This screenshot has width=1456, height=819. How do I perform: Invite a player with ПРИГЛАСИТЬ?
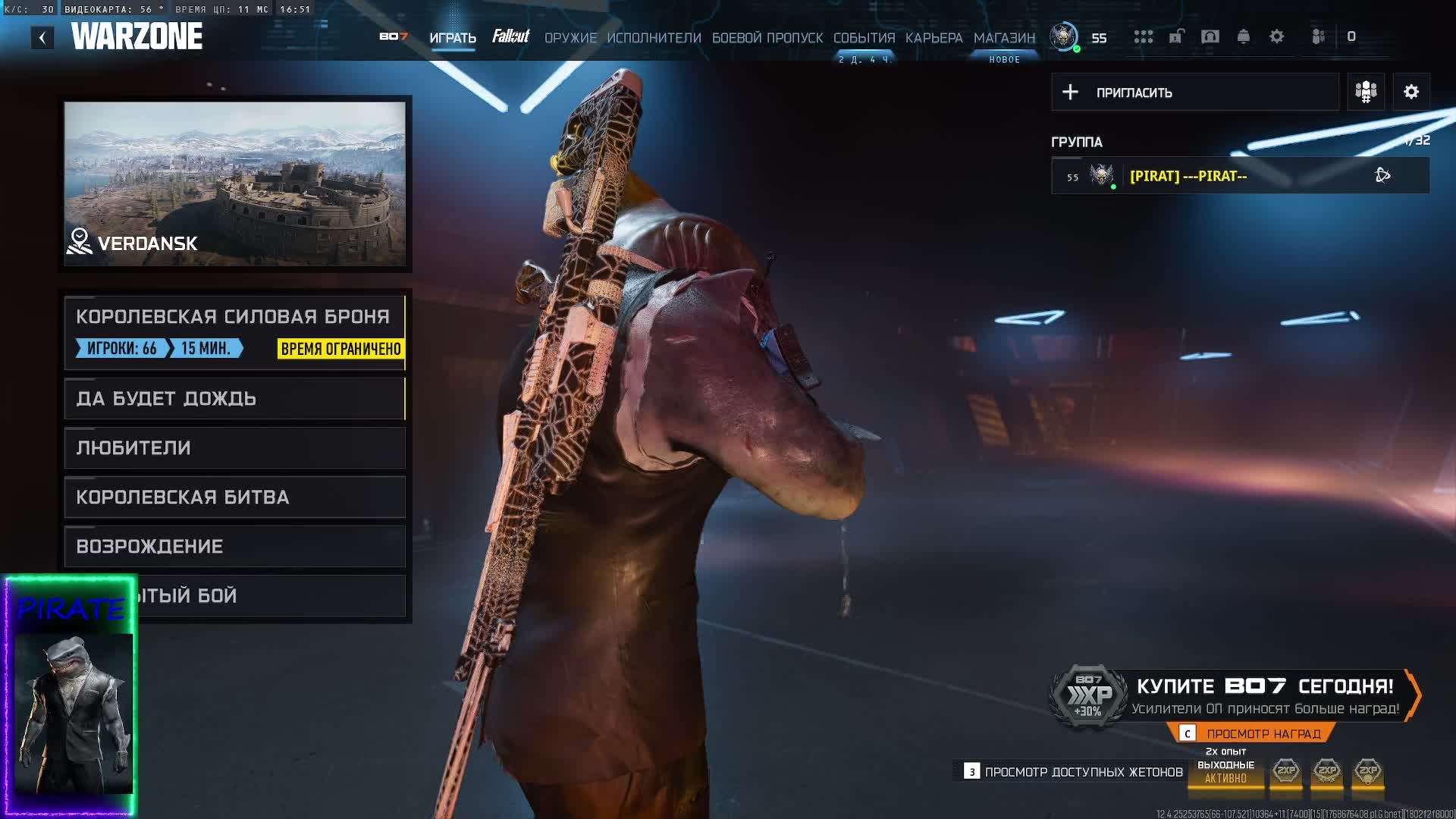click(1194, 93)
